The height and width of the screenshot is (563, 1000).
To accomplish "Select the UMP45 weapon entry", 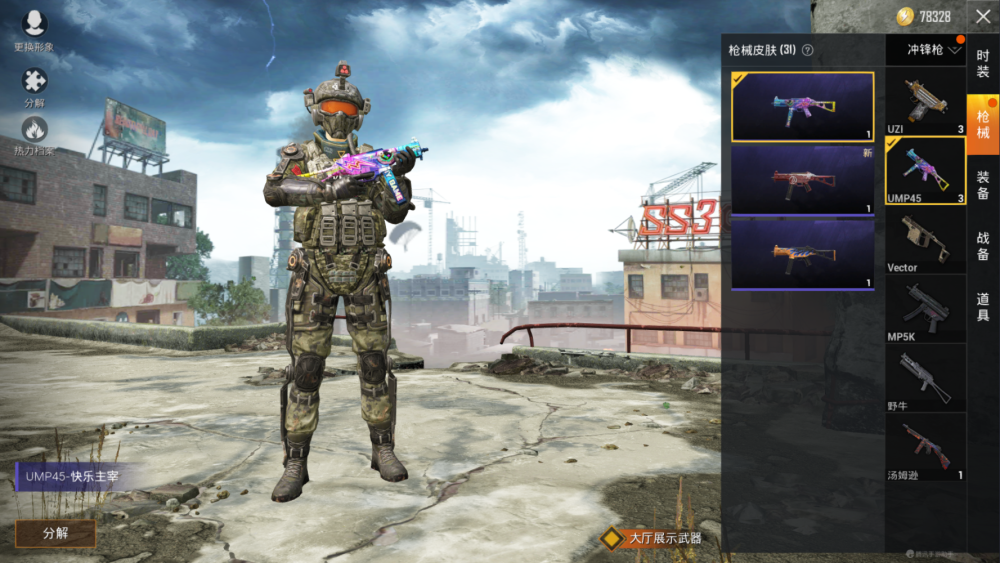I will coord(925,171).
